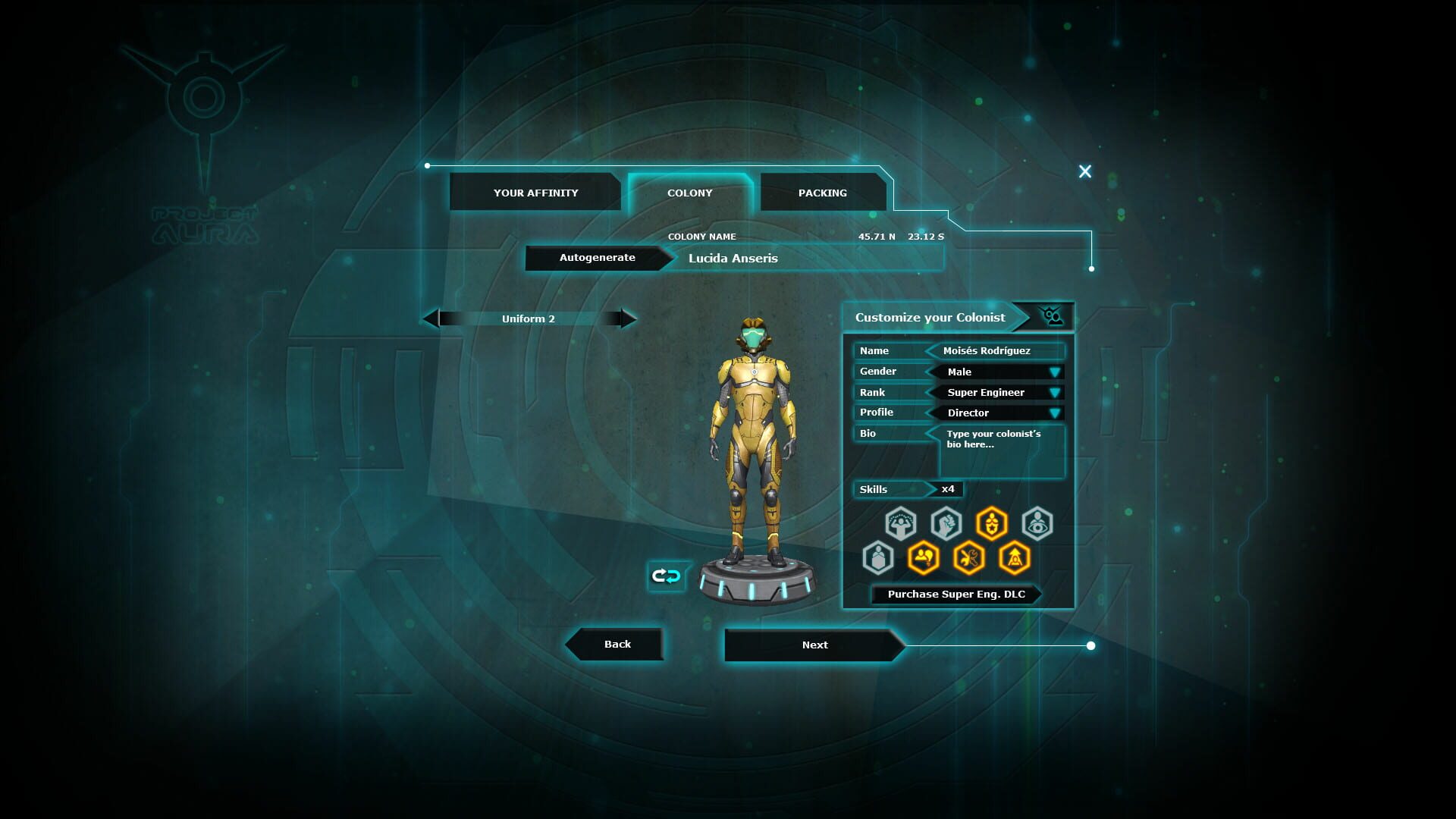The width and height of the screenshot is (1456, 819).
Task: Click the model rotation toggle under the colonist
Action: pyautogui.click(x=666, y=576)
